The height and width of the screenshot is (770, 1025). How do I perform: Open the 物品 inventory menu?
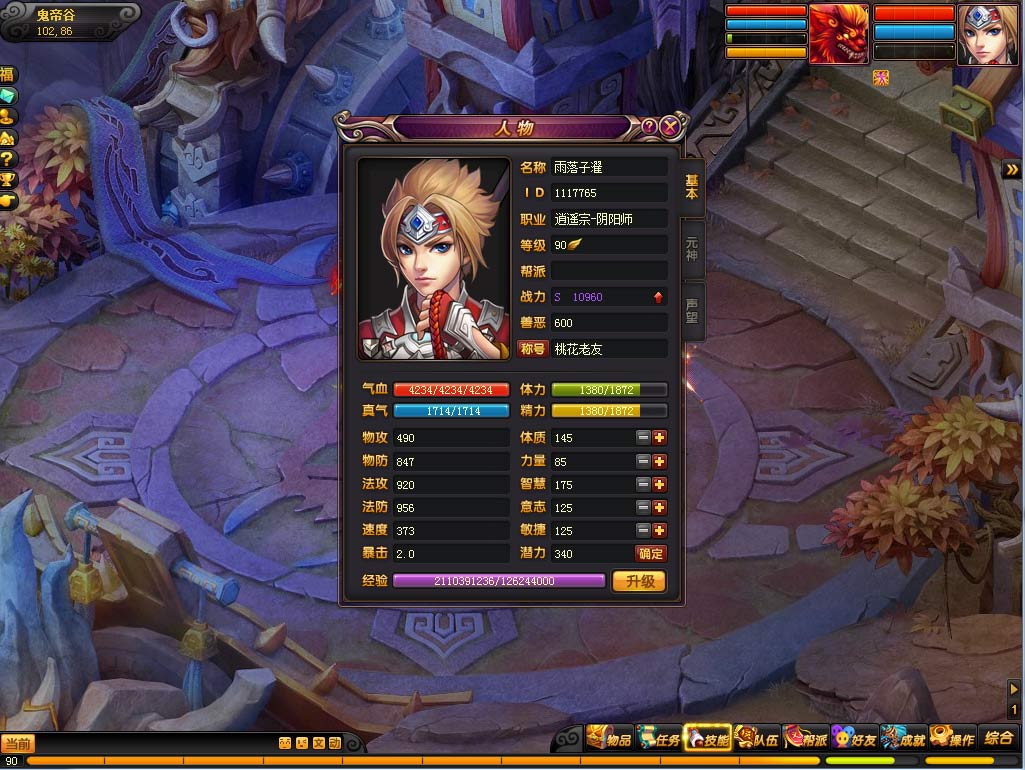[x=609, y=740]
